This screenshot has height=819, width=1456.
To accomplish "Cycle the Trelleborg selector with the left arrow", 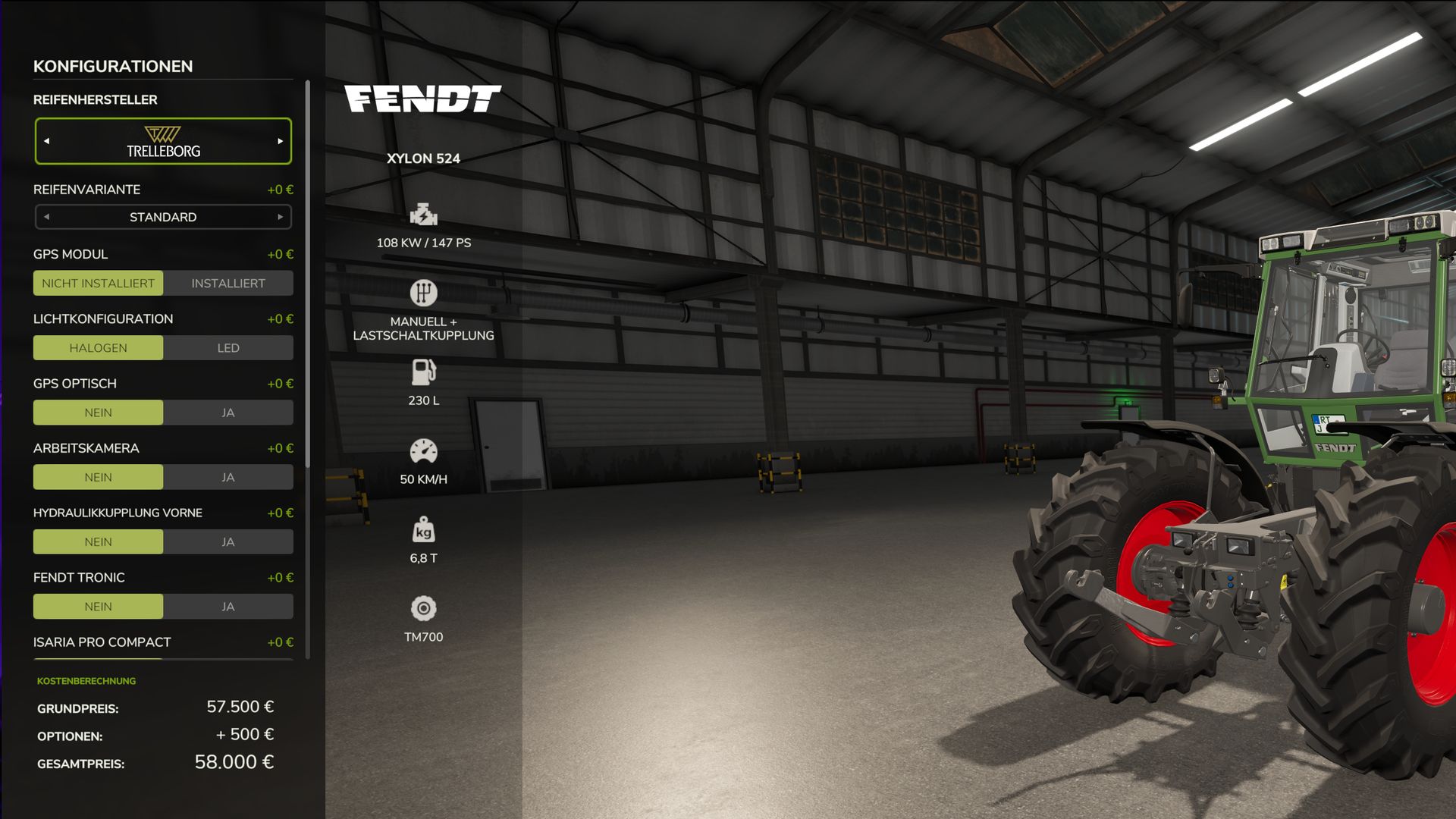I will (x=48, y=141).
